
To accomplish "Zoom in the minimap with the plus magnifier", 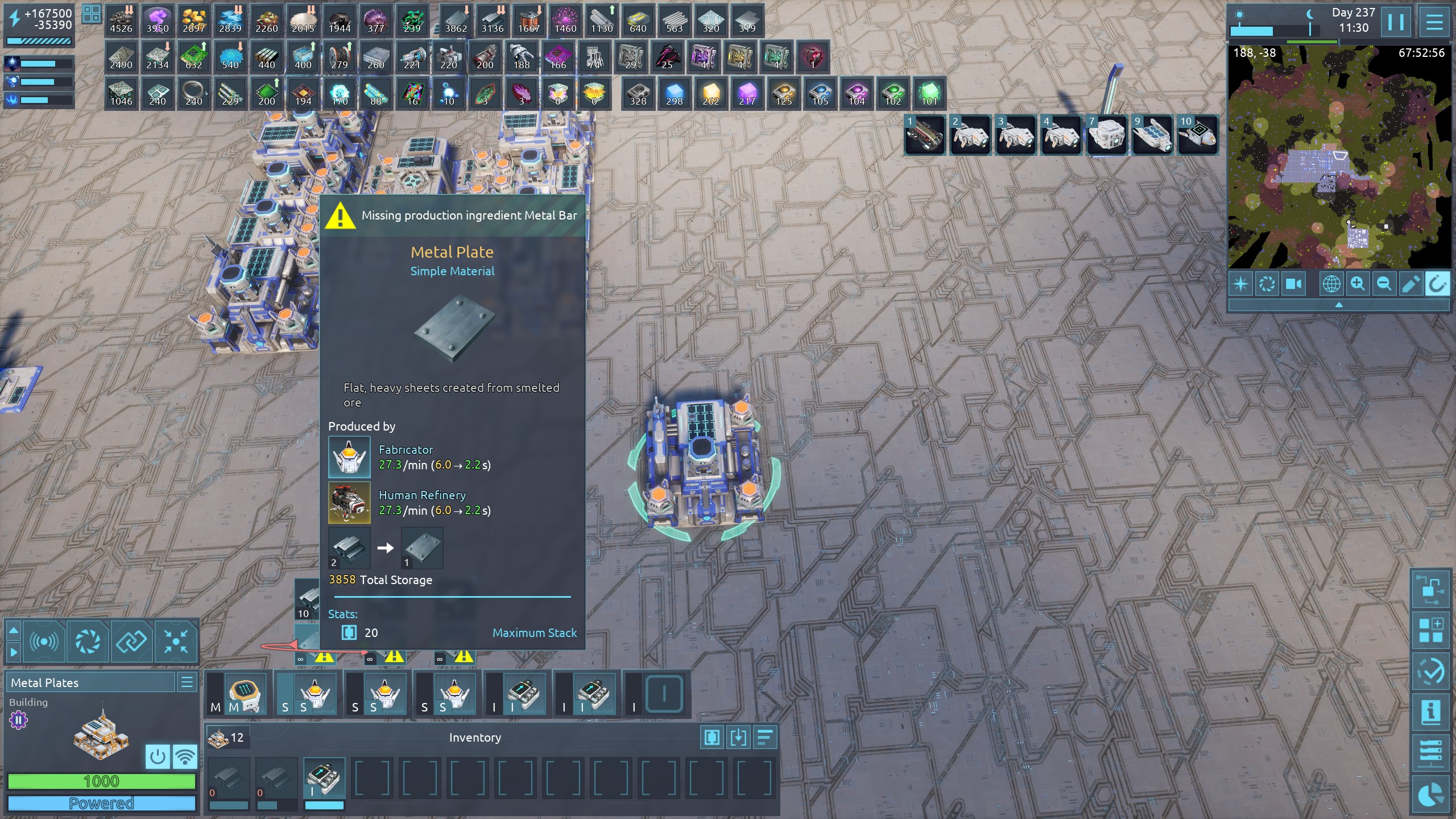I will [1358, 284].
